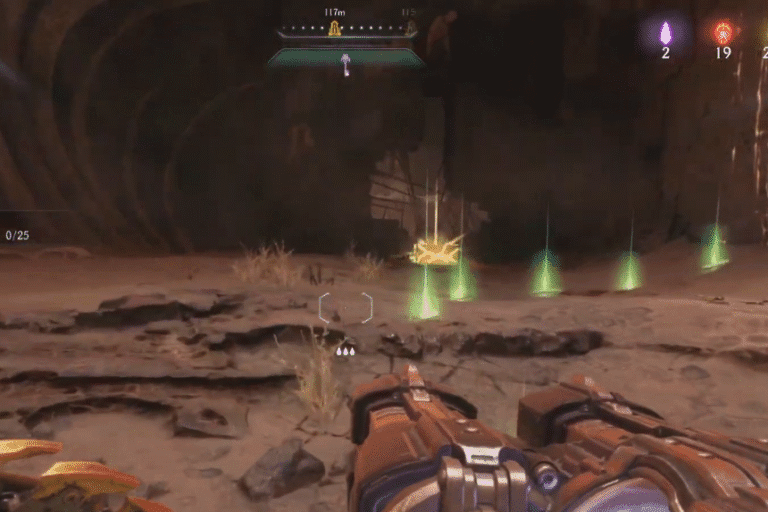Select the red orb resource icon
The width and height of the screenshot is (768, 512).
click(x=723, y=32)
